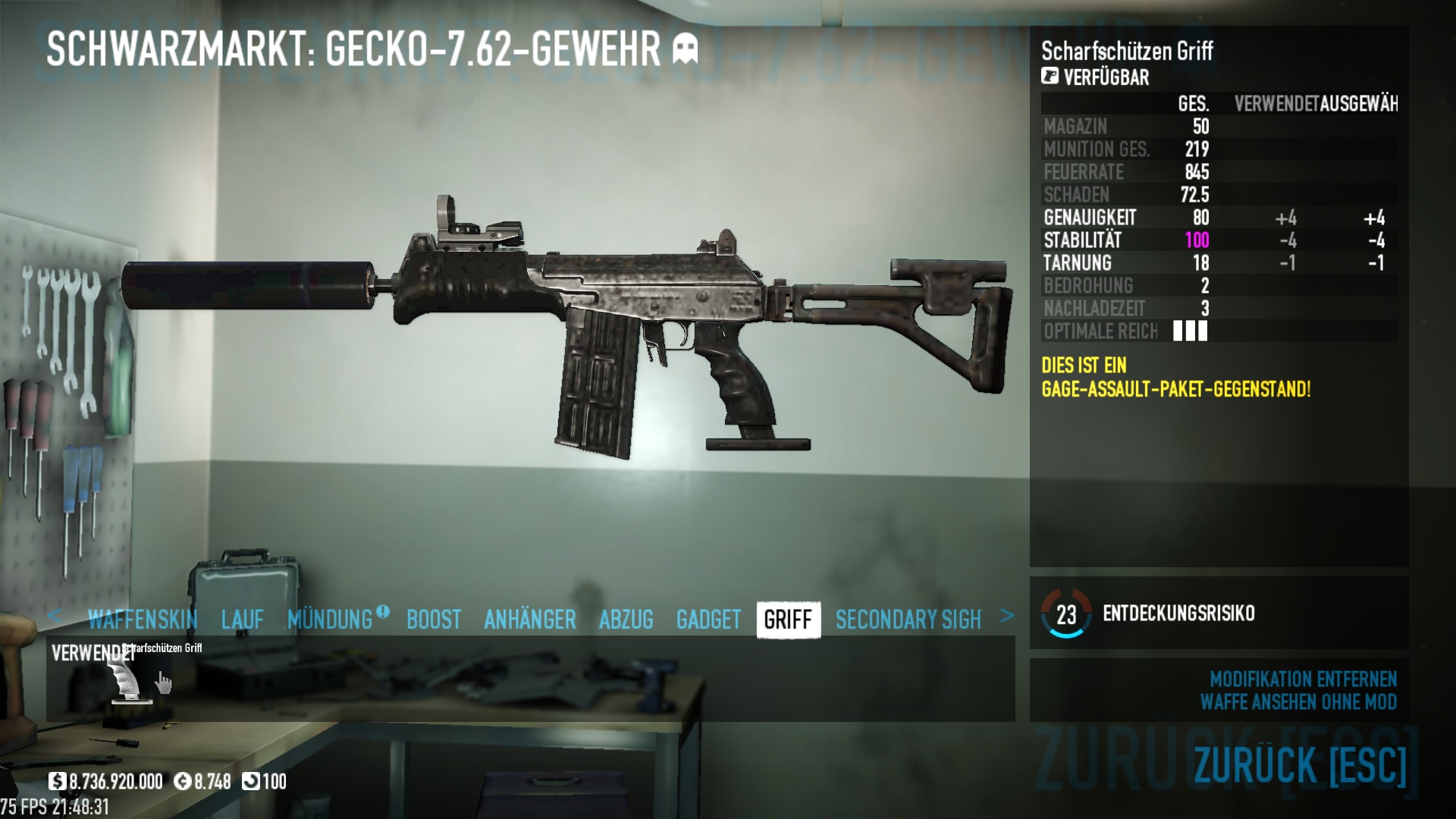Choose Waffe ansehen ohne Mod
The height and width of the screenshot is (819, 1456).
(x=1298, y=702)
